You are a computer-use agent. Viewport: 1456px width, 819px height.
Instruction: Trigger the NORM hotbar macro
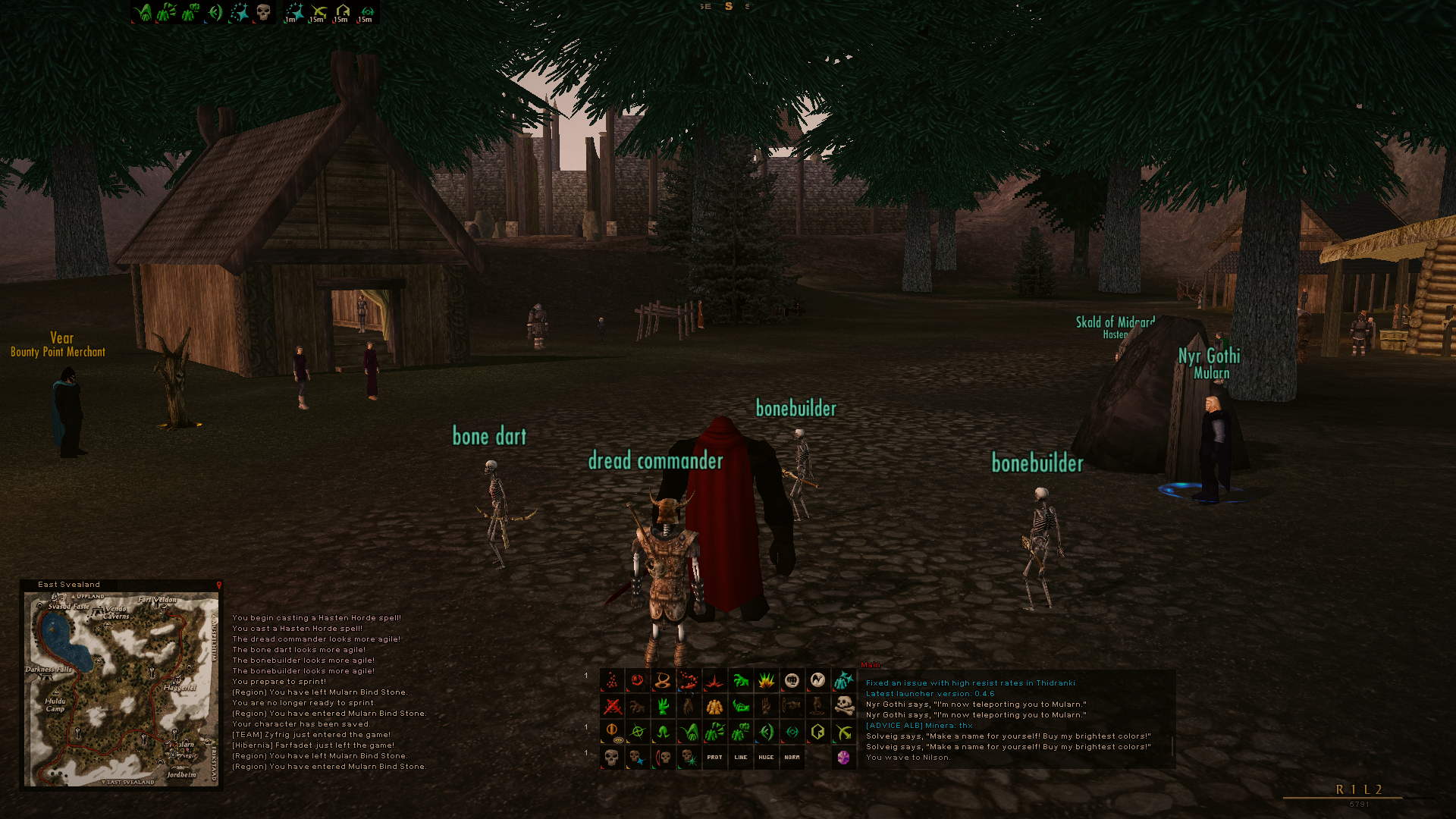point(792,757)
